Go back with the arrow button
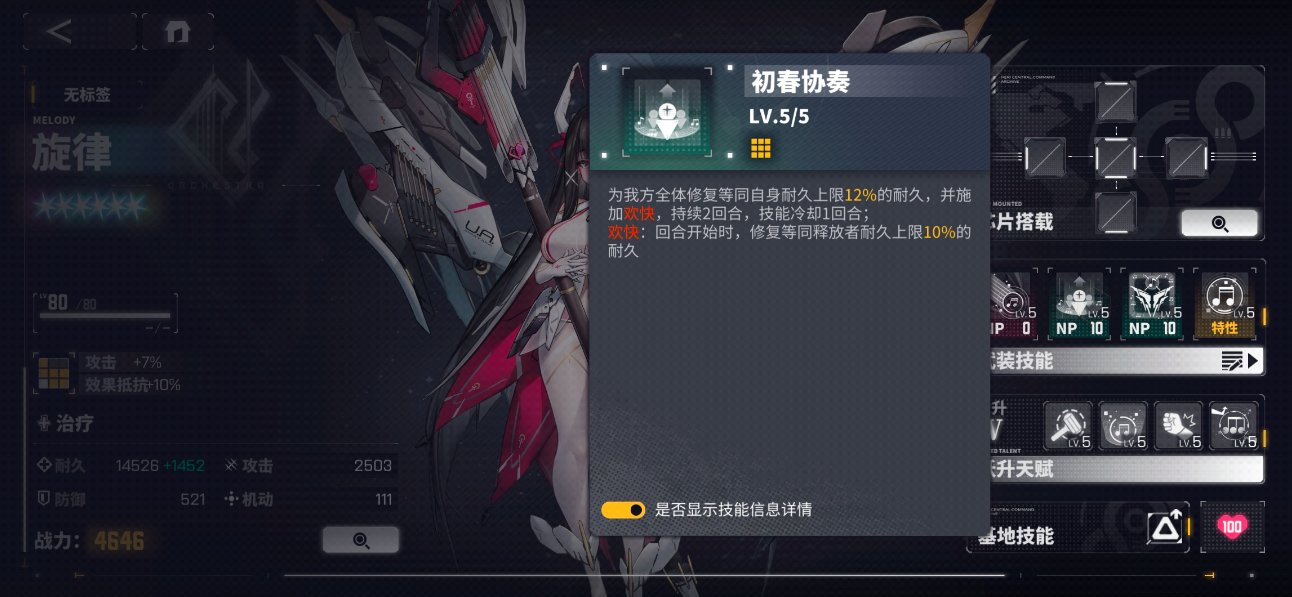1292x597 pixels. click(x=60, y=31)
